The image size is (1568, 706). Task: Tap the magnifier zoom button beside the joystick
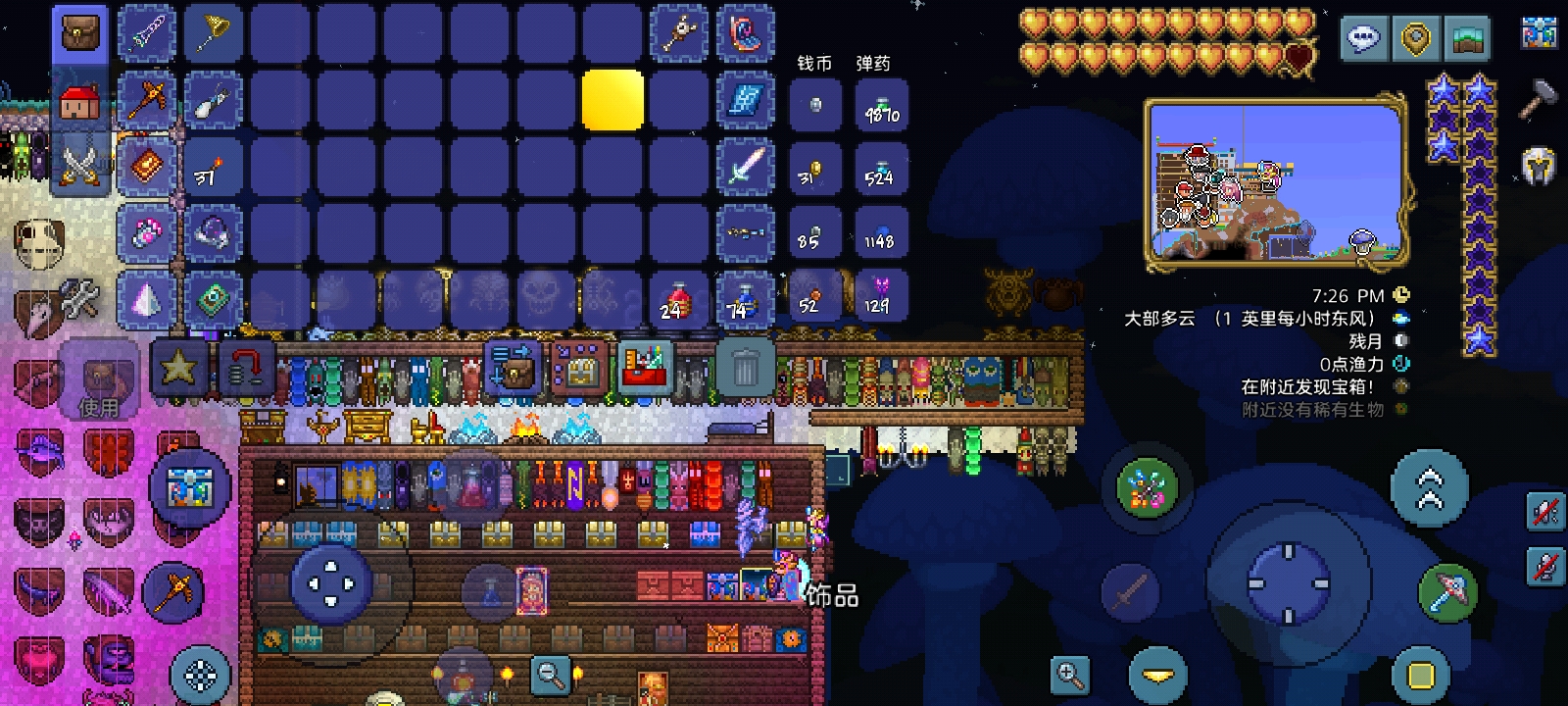click(x=1070, y=675)
